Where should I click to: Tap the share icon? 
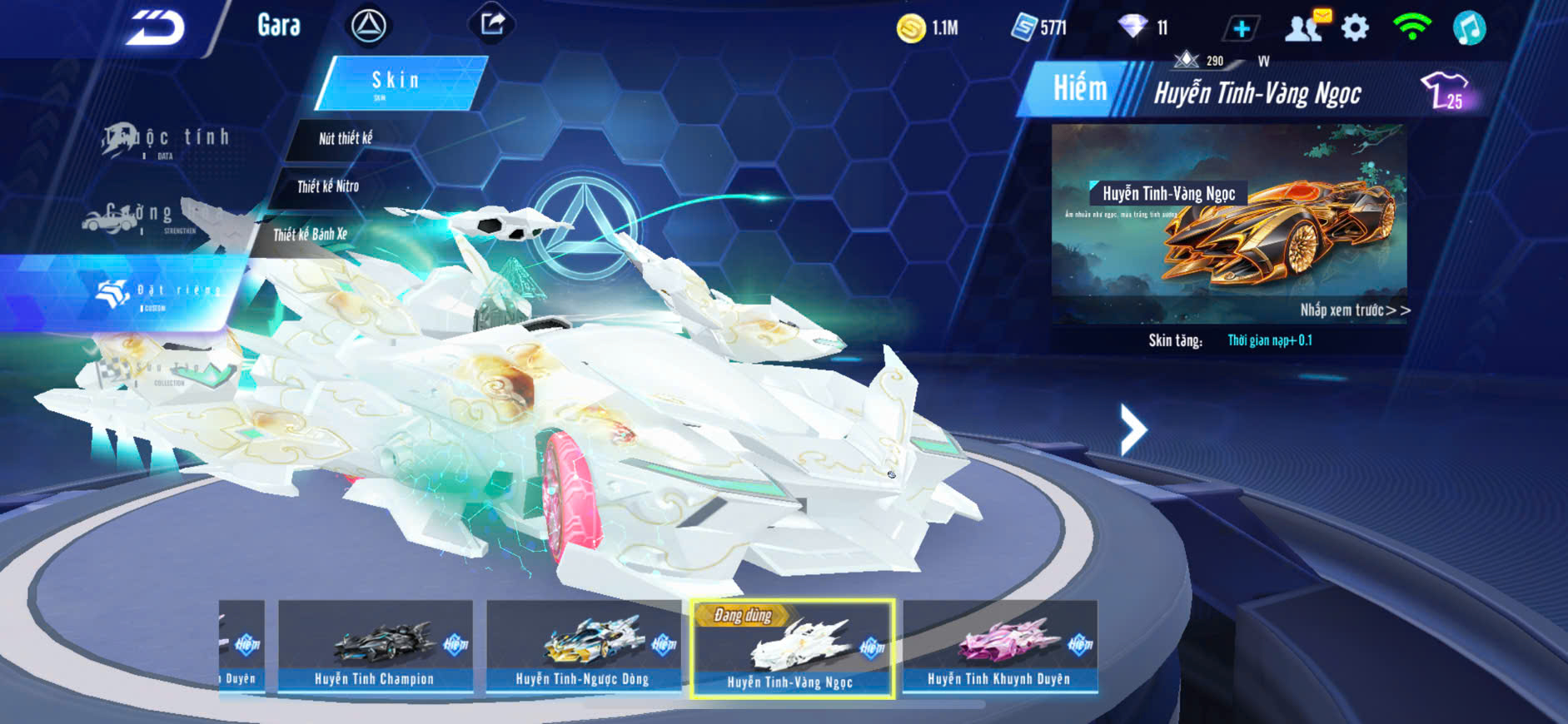pyautogui.click(x=492, y=24)
